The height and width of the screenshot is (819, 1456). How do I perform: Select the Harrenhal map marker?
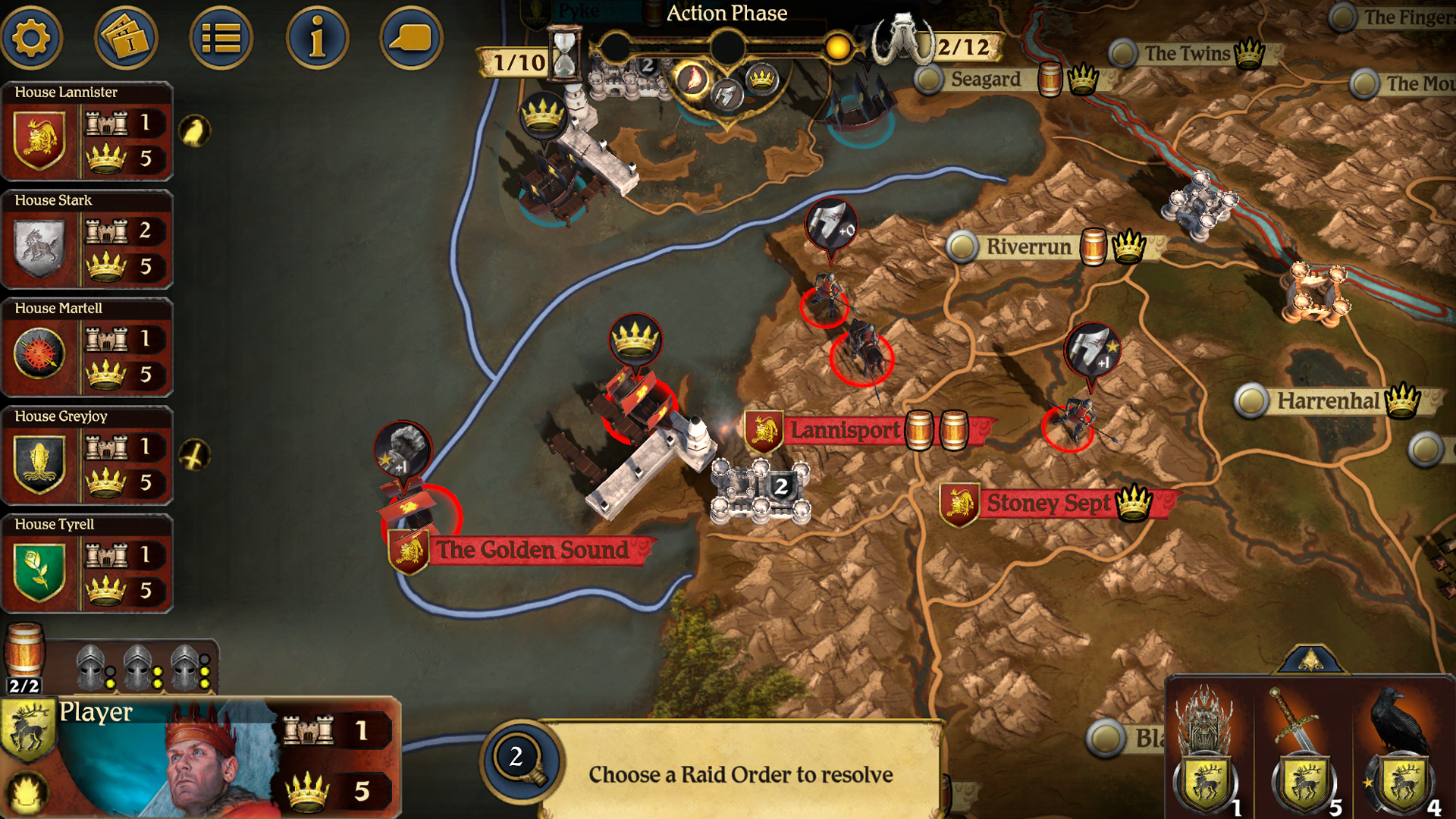coord(1251,401)
